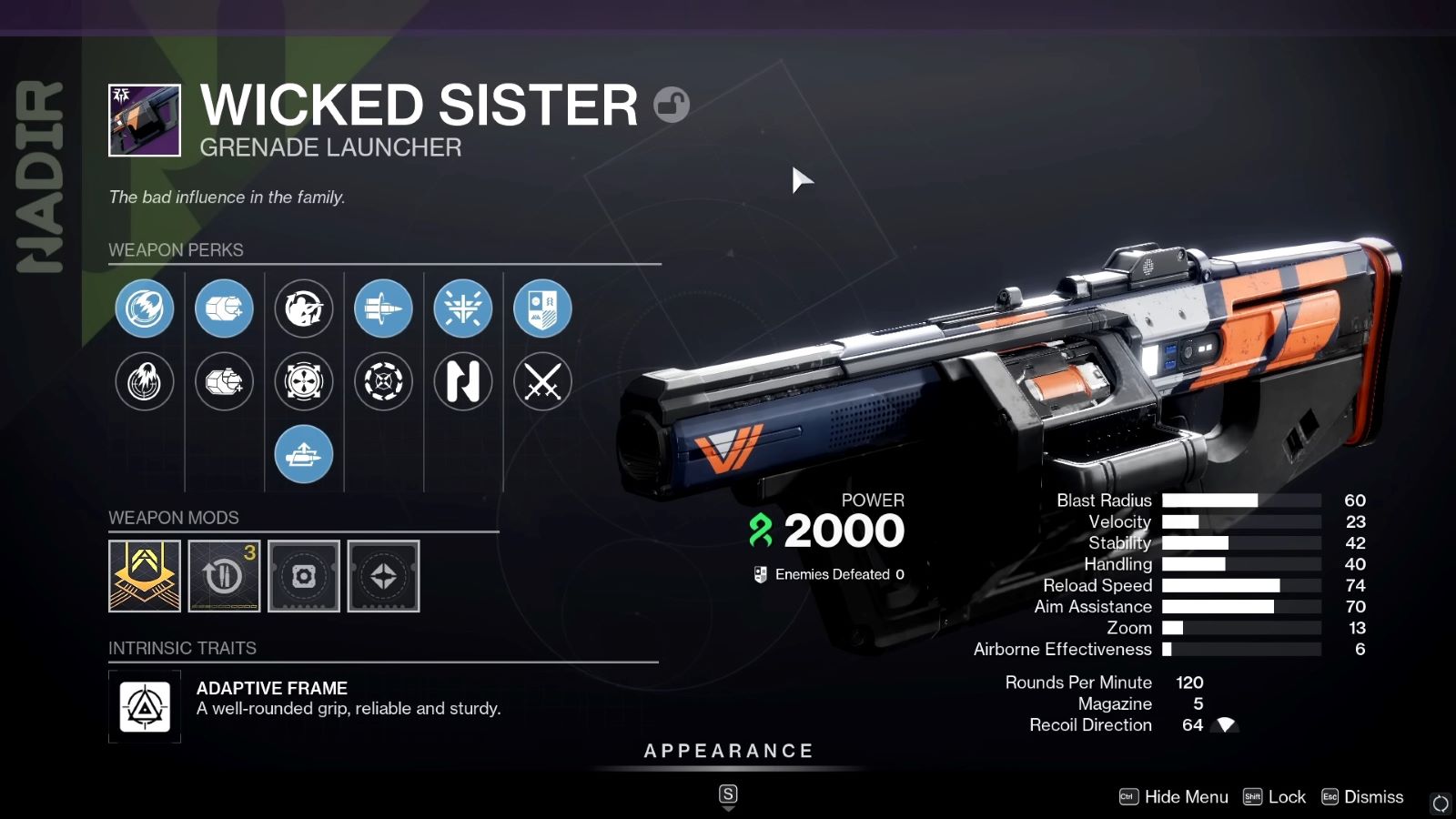Image resolution: width=1456 pixels, height=819 pixels.
Task: Select the Volatile Launch barrel perk
Action: click(144, 308)
